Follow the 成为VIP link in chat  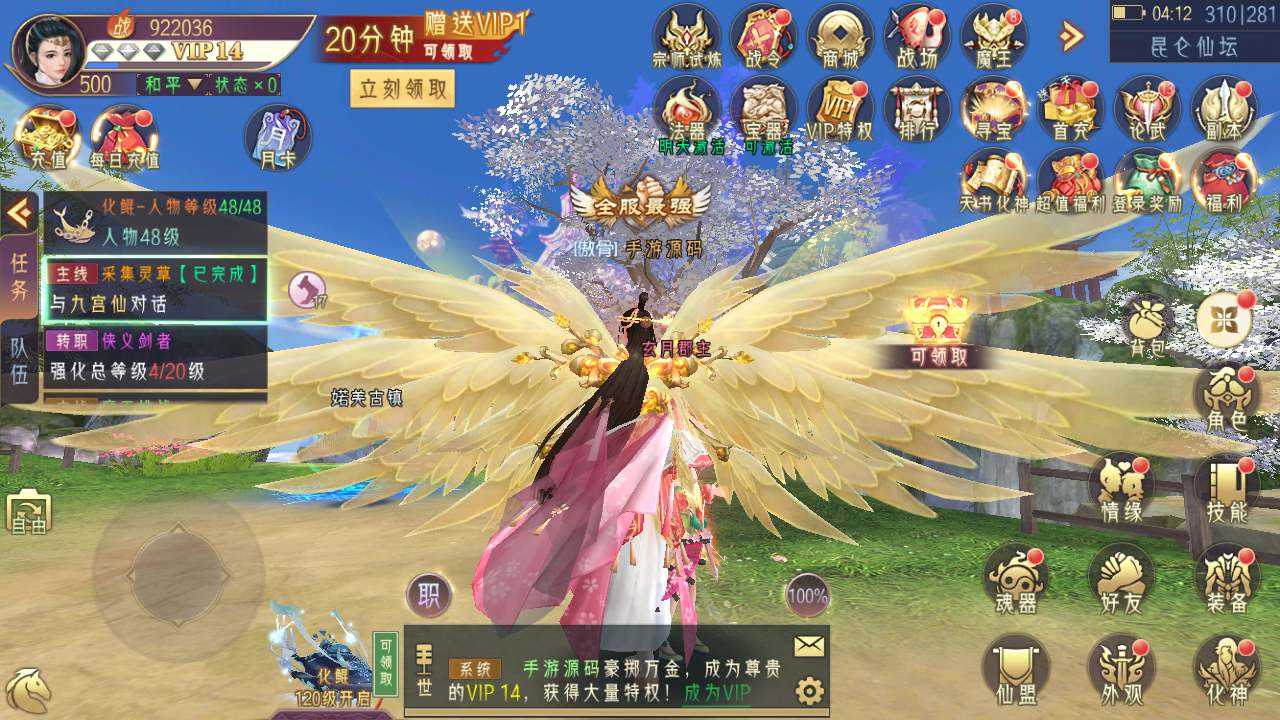(x=717, y=692)
